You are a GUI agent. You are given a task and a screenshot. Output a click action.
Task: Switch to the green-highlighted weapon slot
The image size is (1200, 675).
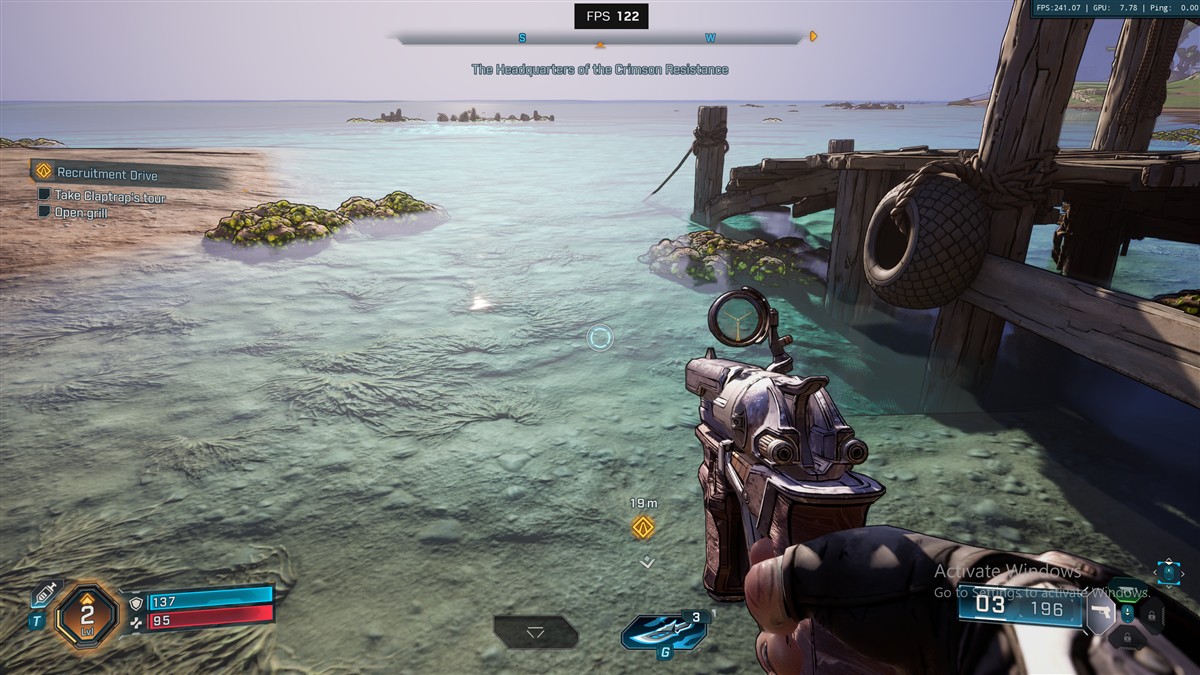click(1128, 590)
